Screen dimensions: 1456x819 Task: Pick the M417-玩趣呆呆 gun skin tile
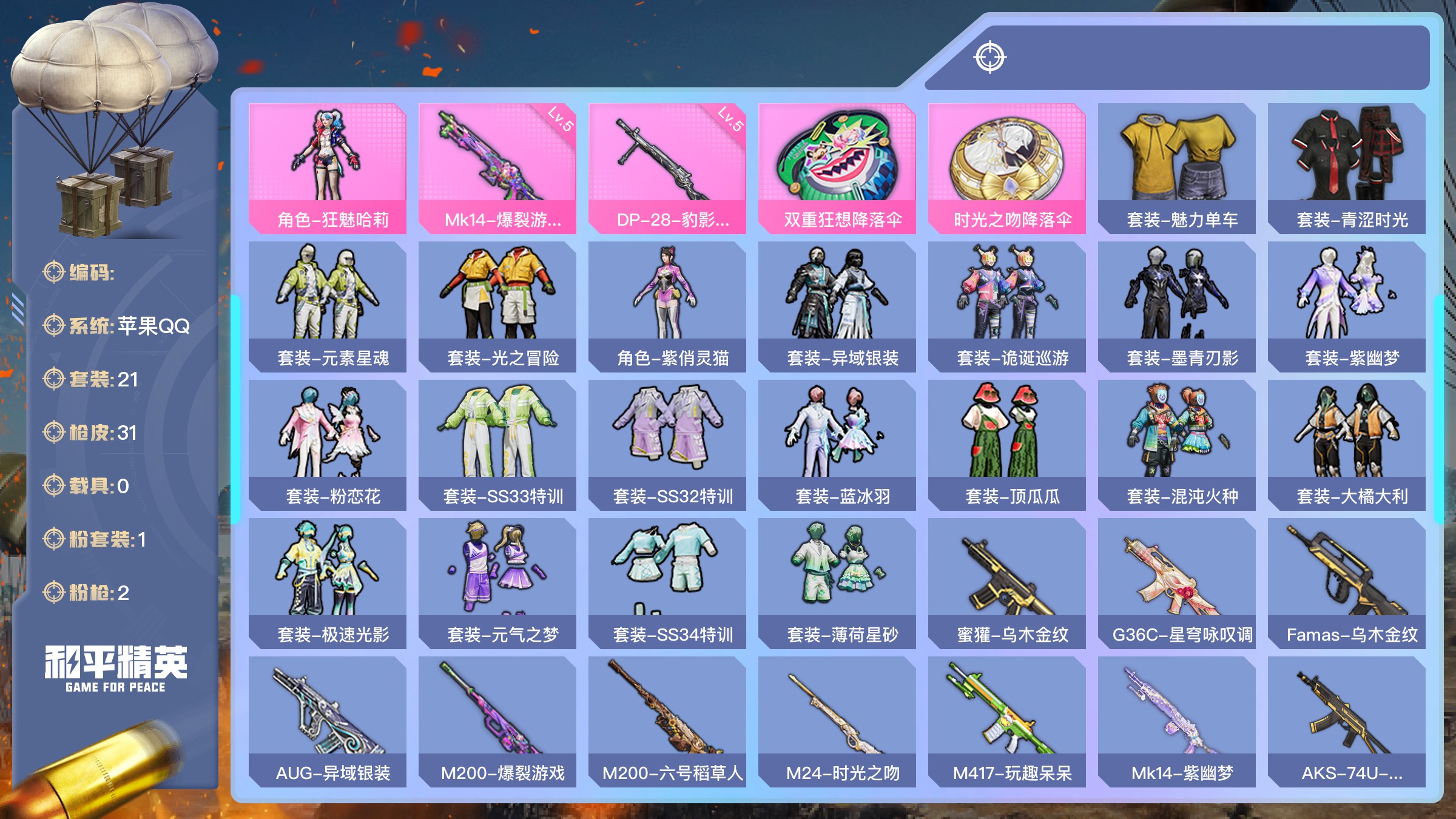(x=1007, y=721)
